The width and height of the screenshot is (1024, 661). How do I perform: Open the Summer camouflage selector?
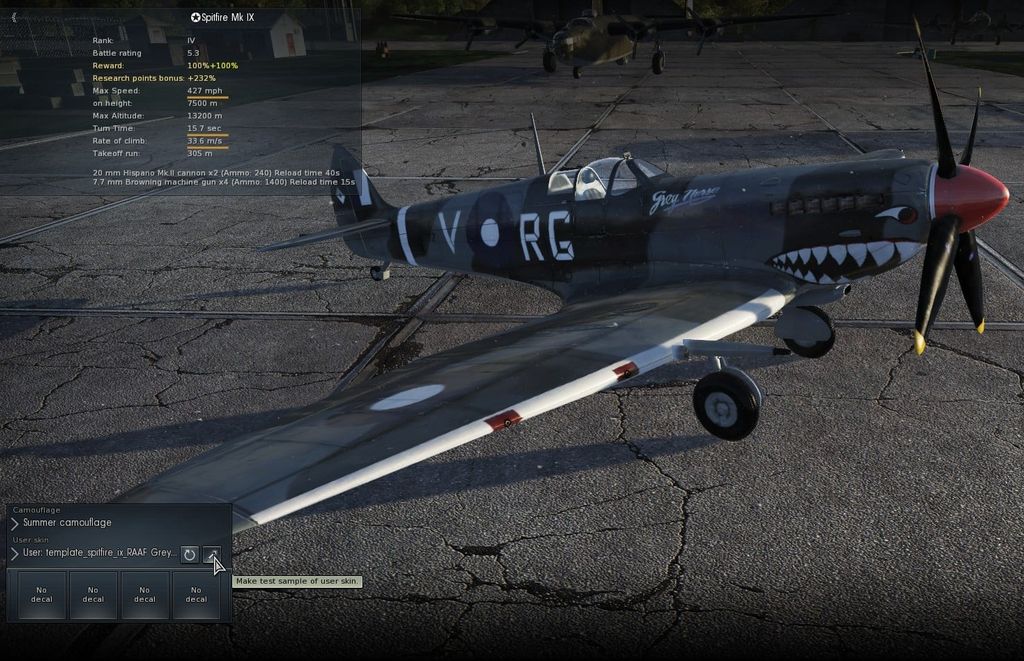point(67,523)
